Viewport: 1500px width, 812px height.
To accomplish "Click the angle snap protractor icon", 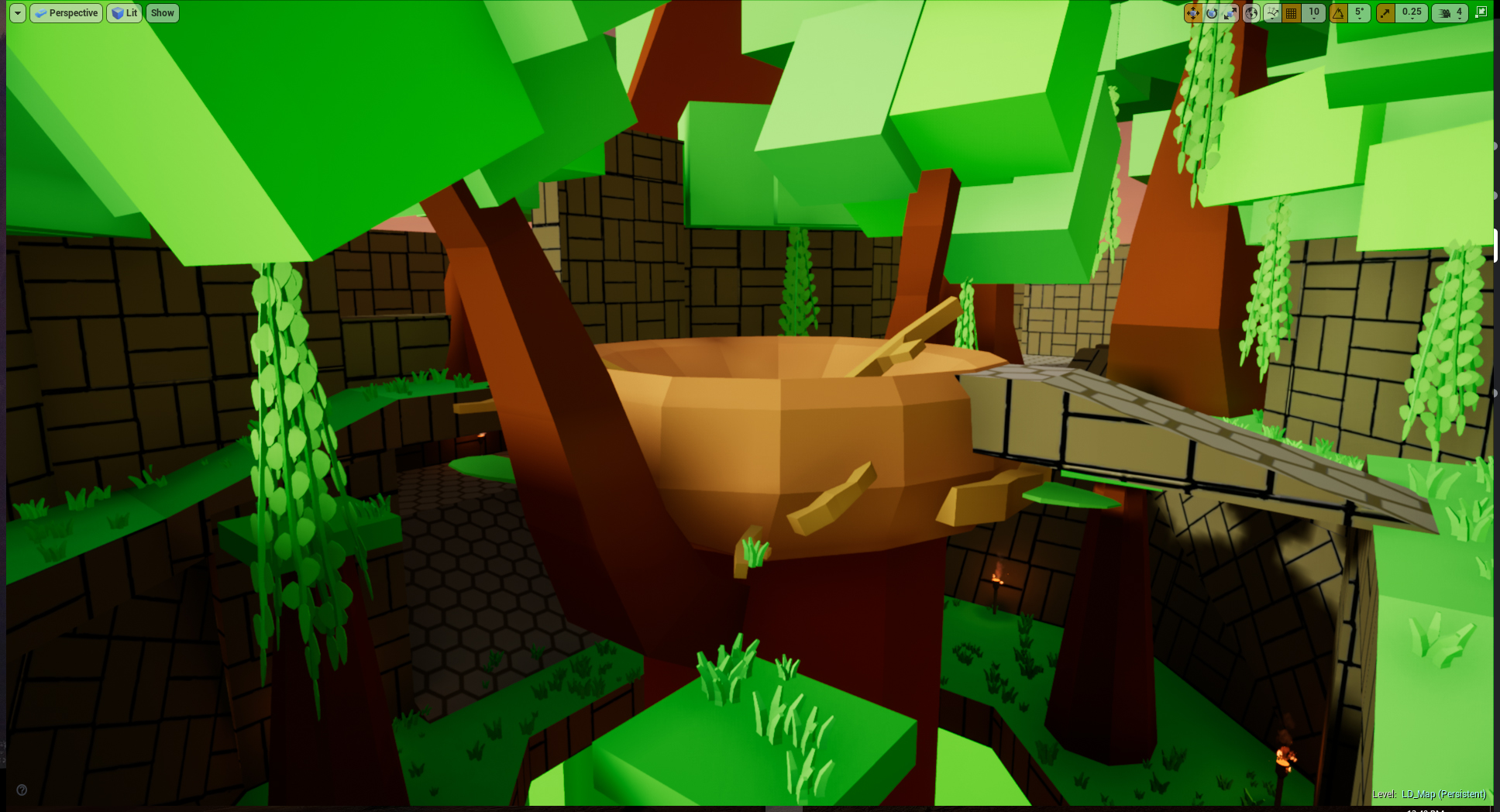I will click(x=1337, y=12).
